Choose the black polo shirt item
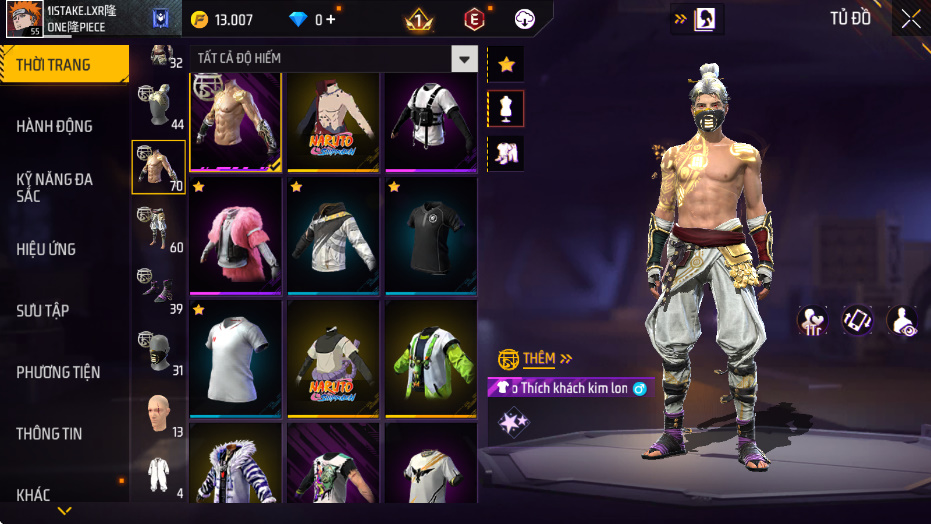This screenshot has width=931, height=524. click(x=431, y=236)
